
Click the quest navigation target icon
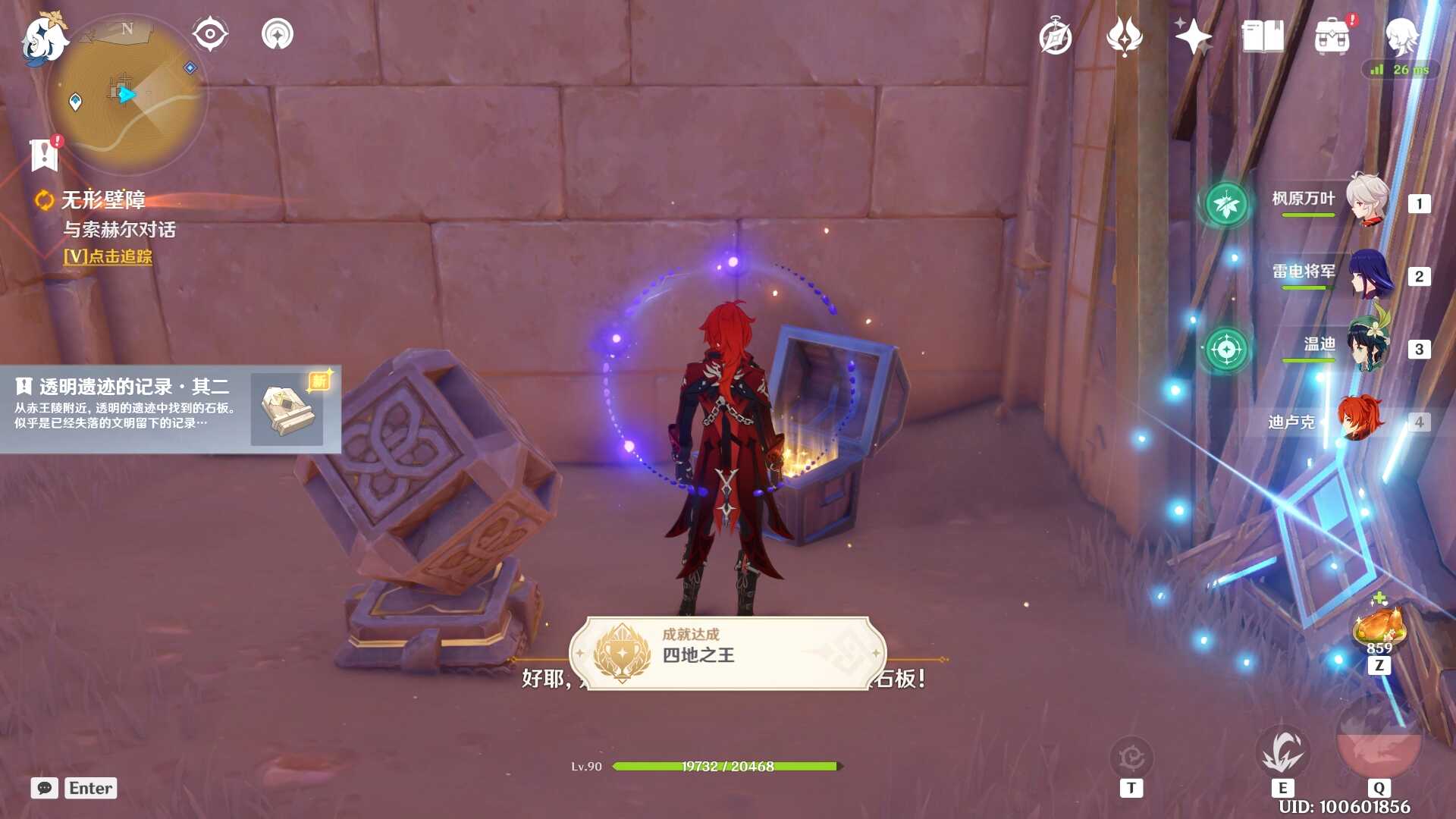(x=210, y=34)
